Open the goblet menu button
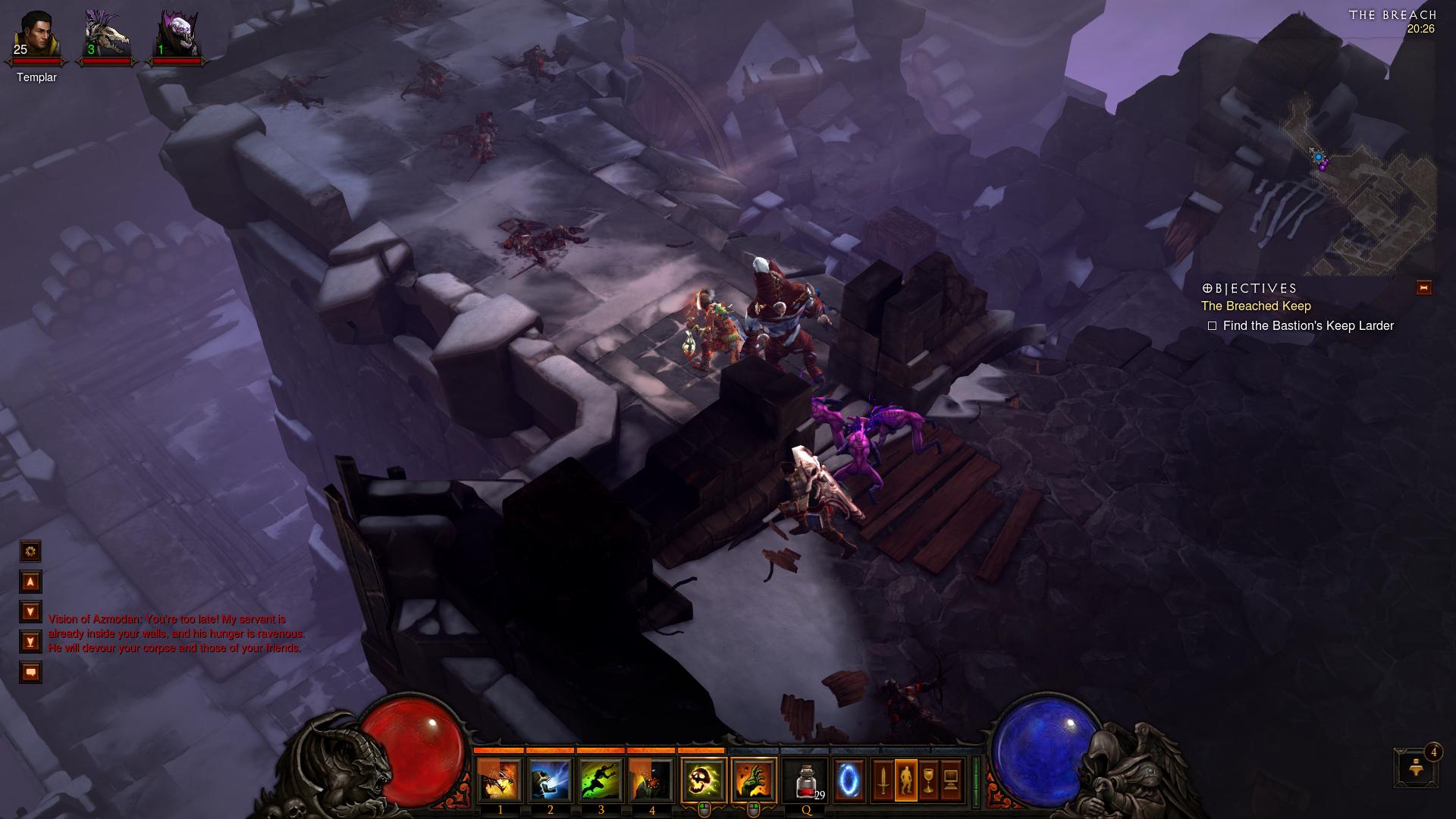The width and height of the screenshot is (1456, 819). (928, 780)
